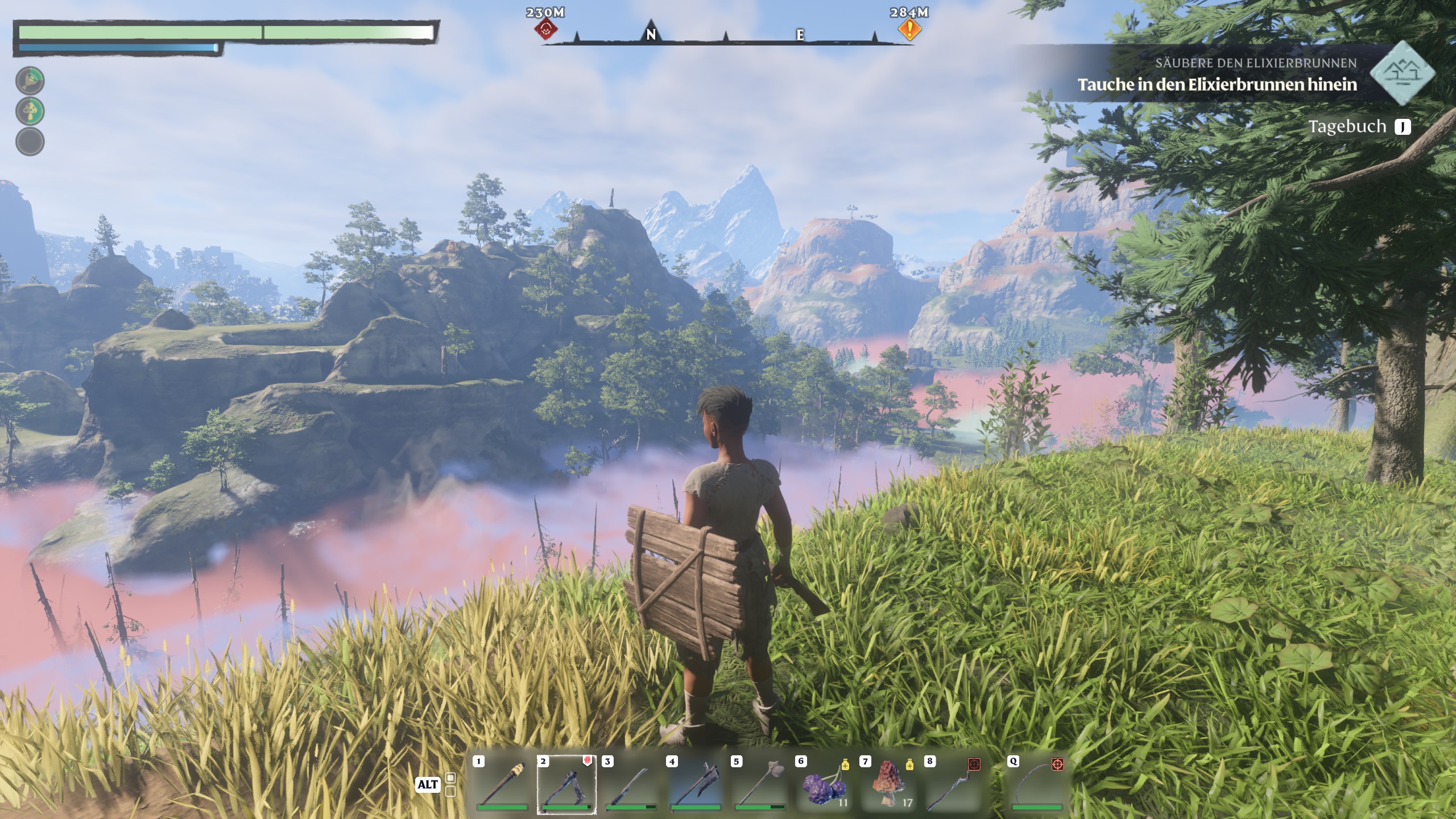Click the goblet food buff icon
Image resolution: width=1456 pixels, height=819 pixels.
coord(30,81)
